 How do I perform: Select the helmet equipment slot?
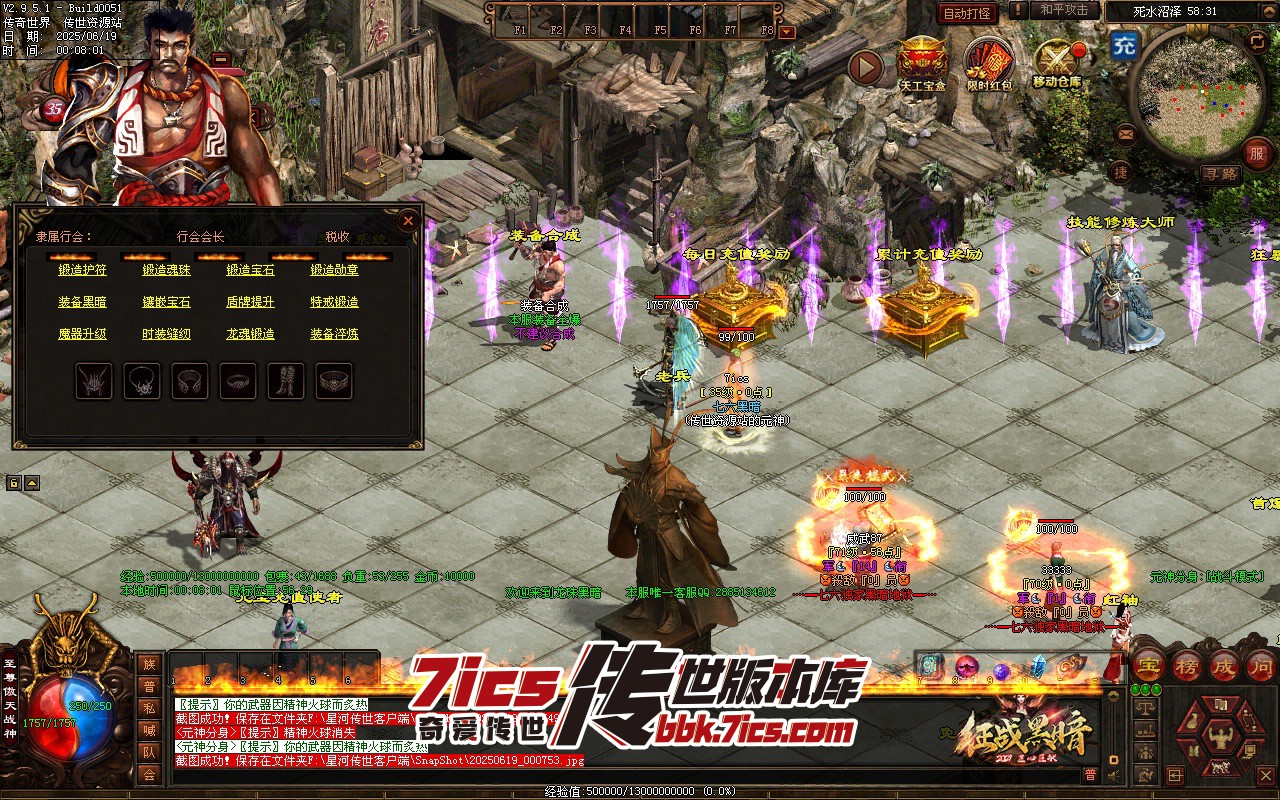pyautogui.click(x=94, y=381)
